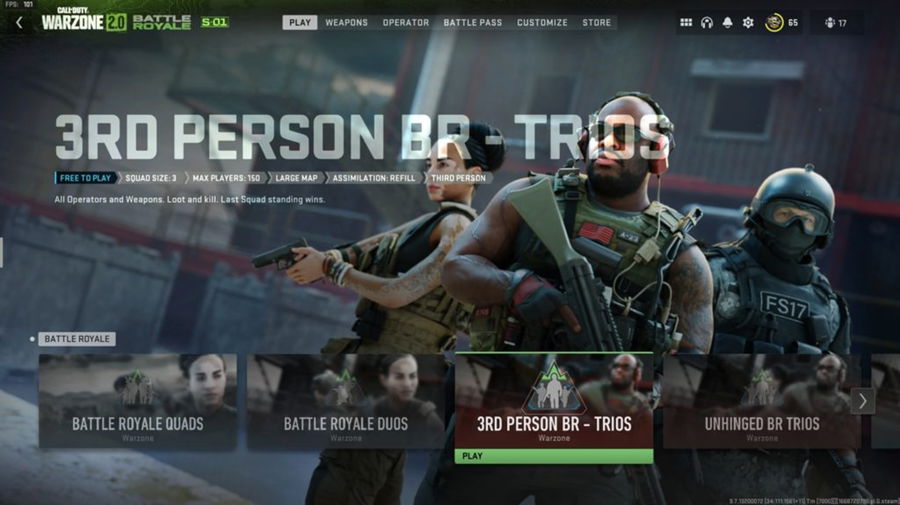Open settings with the gear icon
This screenshot has width=900, height=505.
point(748,22)
